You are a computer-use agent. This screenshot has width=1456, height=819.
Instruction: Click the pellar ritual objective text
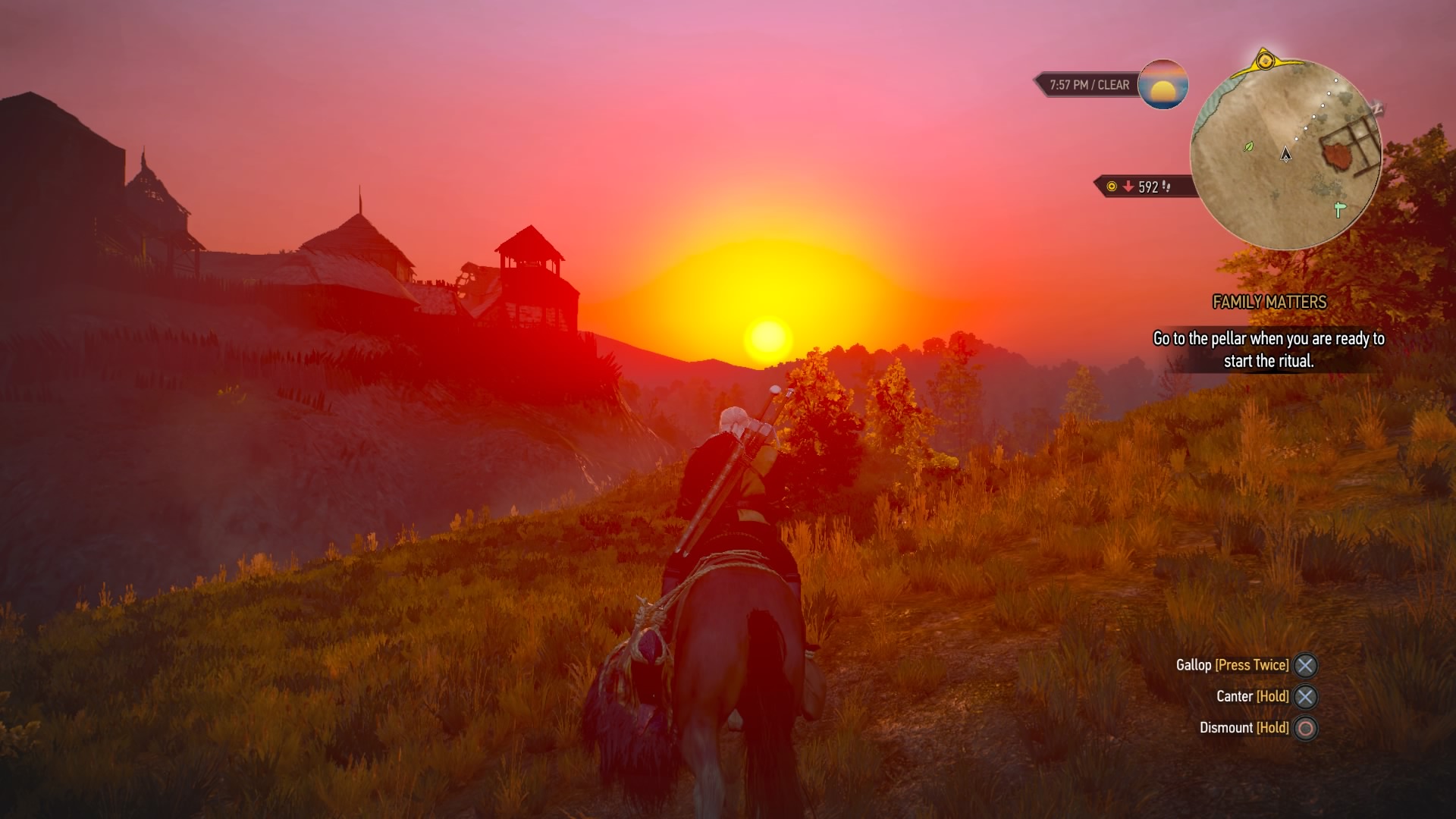click(x=1269, y=350)
